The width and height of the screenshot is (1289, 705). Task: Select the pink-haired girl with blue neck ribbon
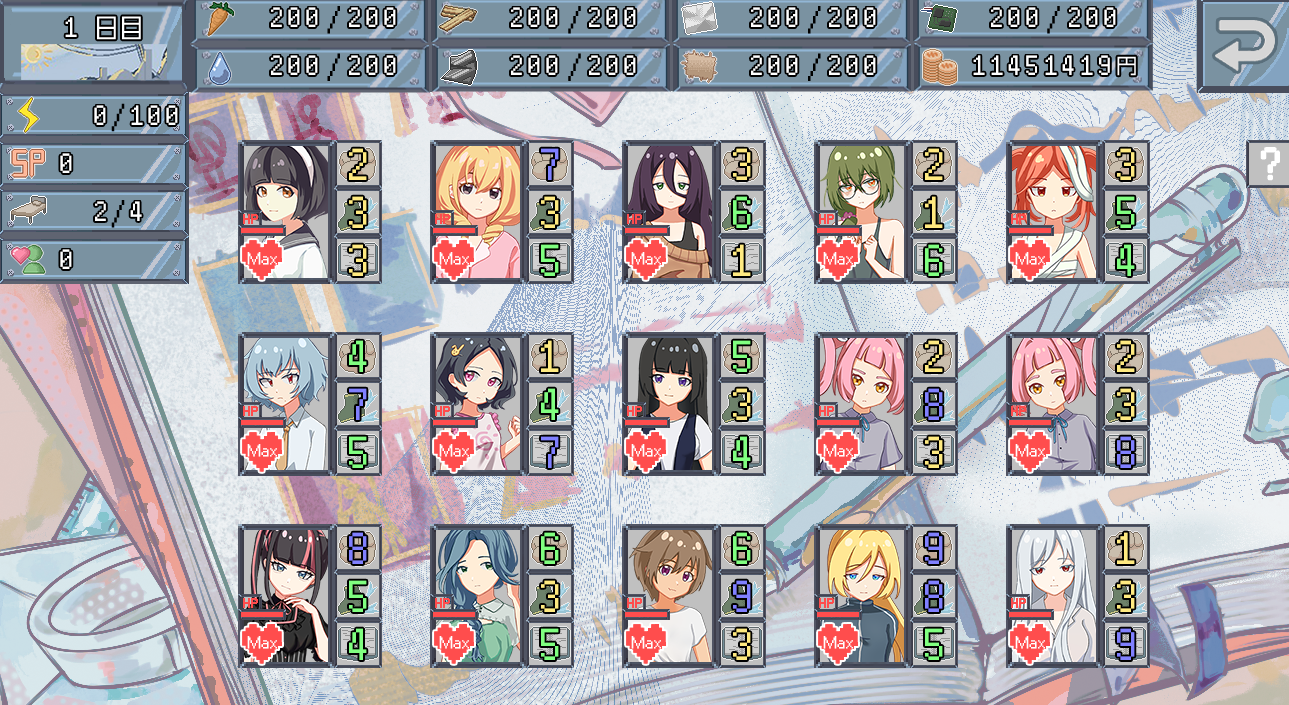[1053, 403]
